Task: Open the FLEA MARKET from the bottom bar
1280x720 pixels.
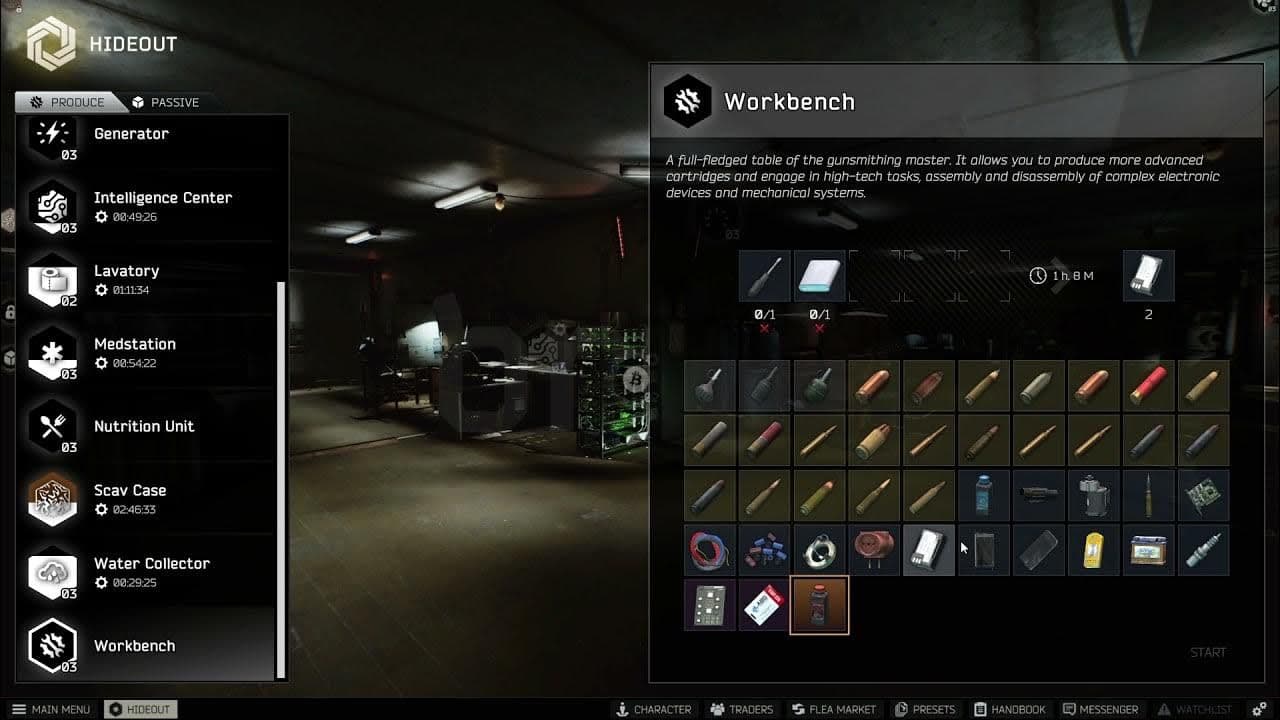Action: (834, 709)
